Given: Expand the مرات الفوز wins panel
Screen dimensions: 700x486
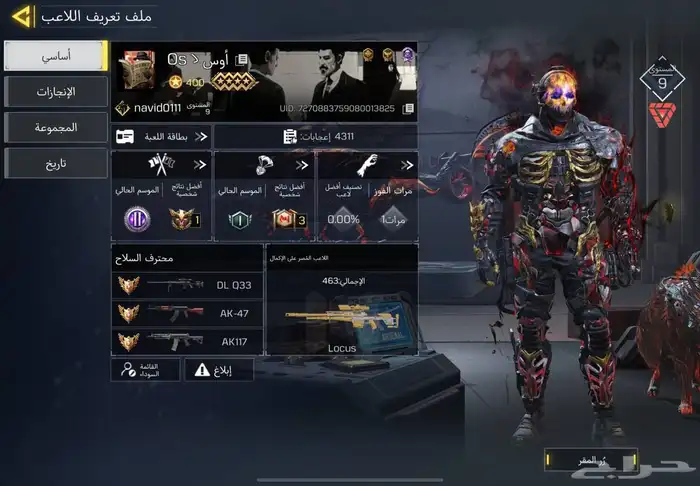Looking at the screenshot, I should [x=366, y=196].
